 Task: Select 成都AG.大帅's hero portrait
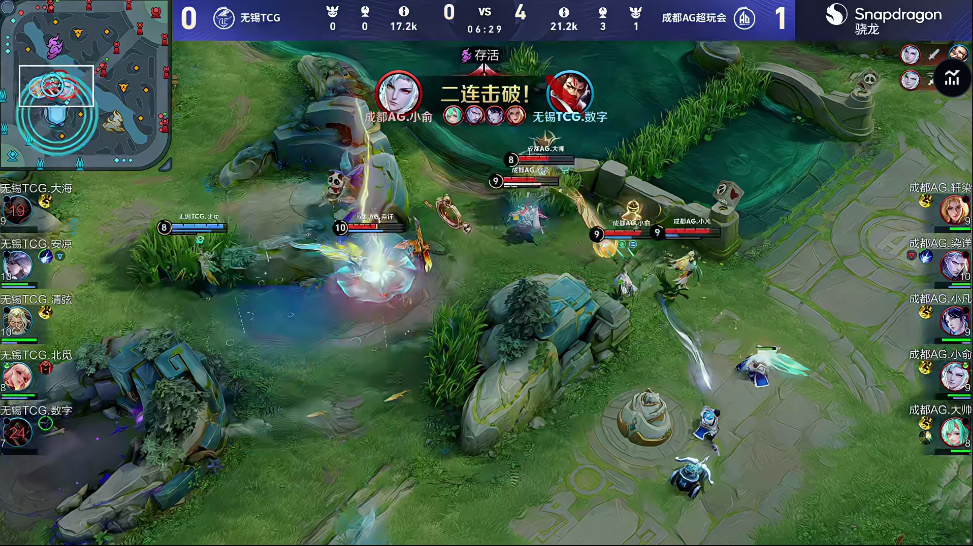pyautogui.click(x=954, y=431)
